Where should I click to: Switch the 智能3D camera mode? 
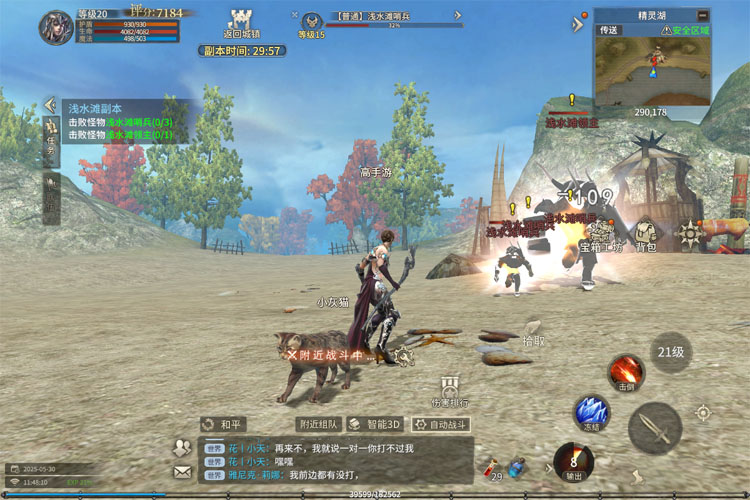click(375, 424)
